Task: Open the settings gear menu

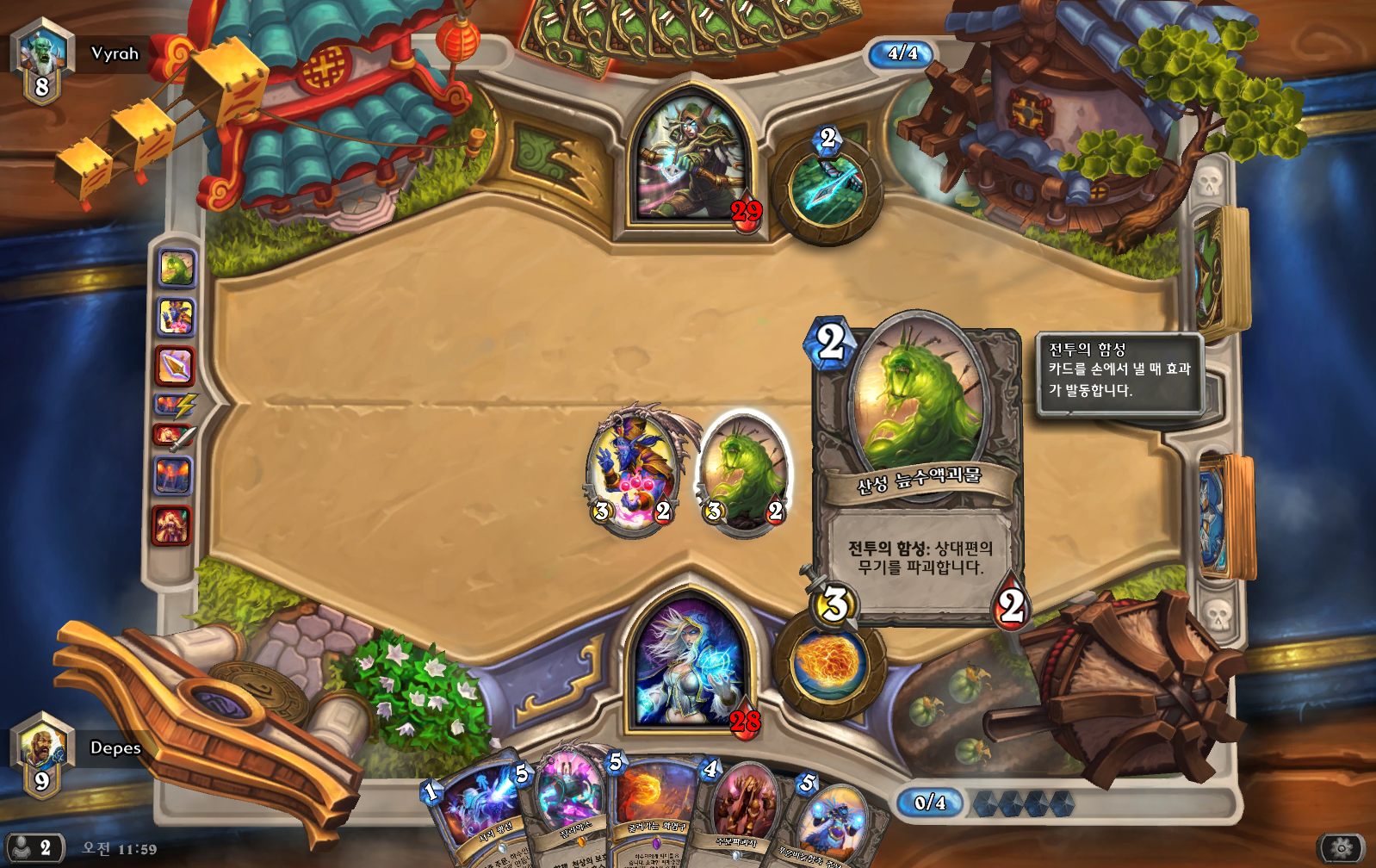Action: click(1341, 848)
